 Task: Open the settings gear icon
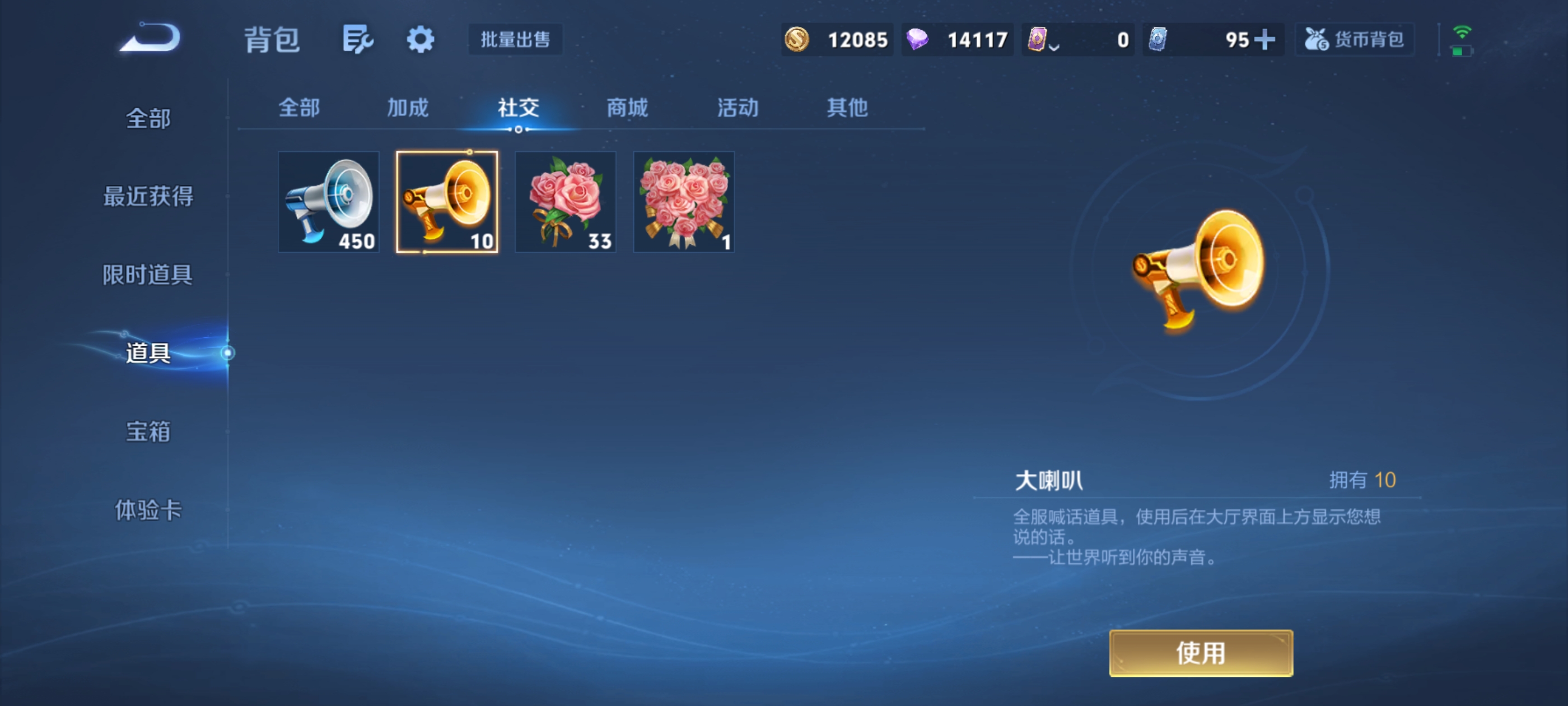421,39
